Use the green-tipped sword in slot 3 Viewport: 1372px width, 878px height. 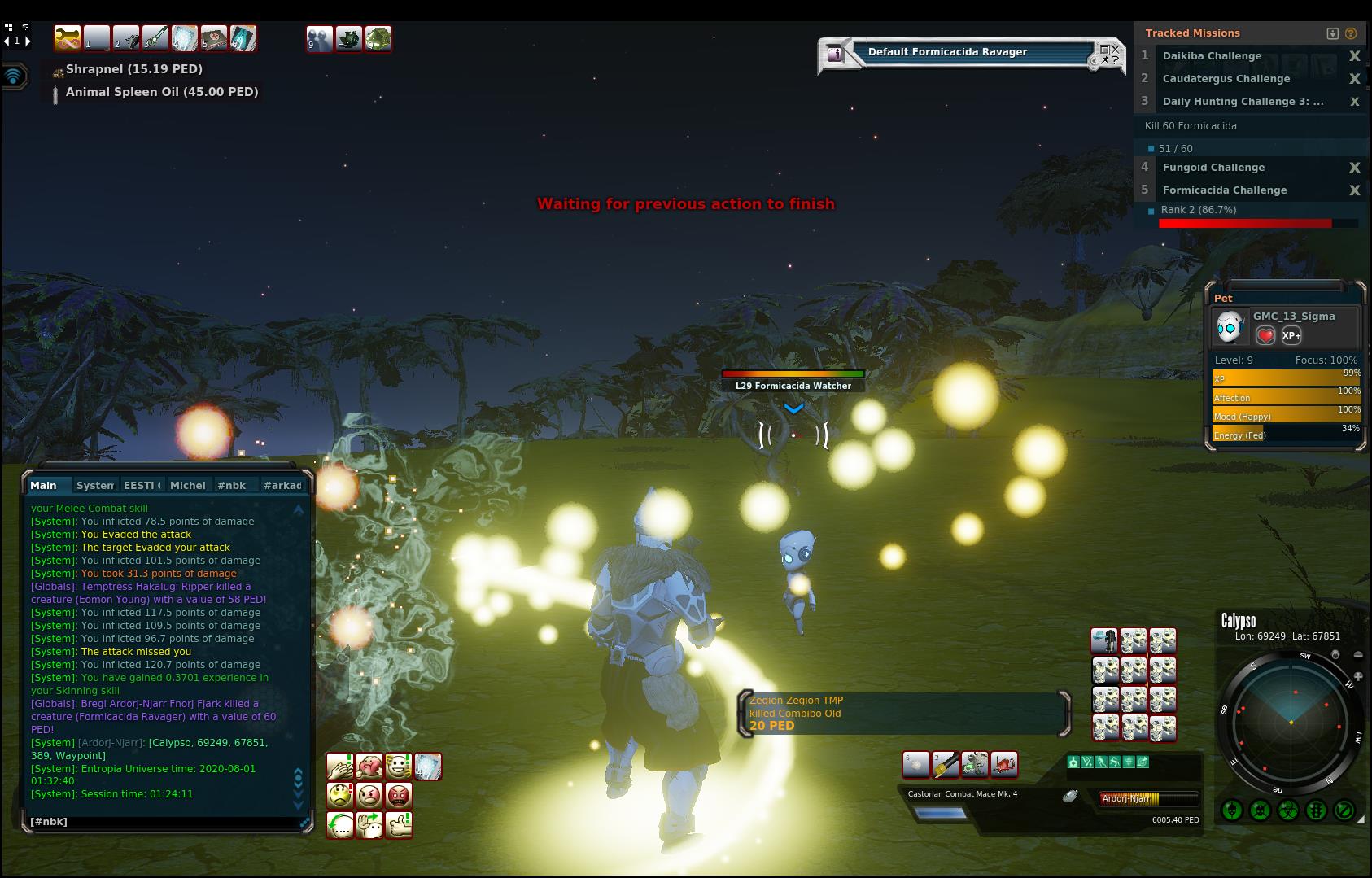155,38
